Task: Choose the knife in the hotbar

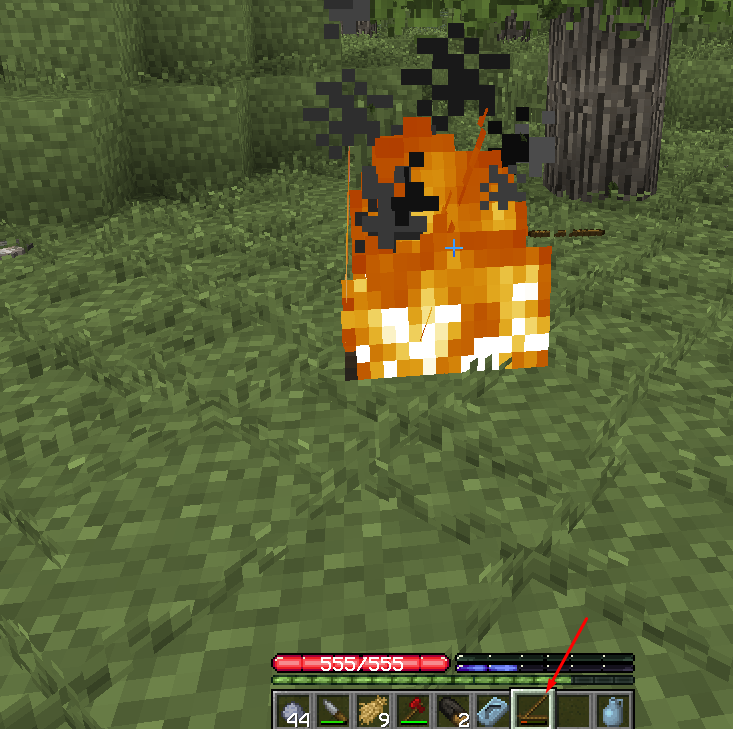Action: pyautogui.click(x=333, y=710)
